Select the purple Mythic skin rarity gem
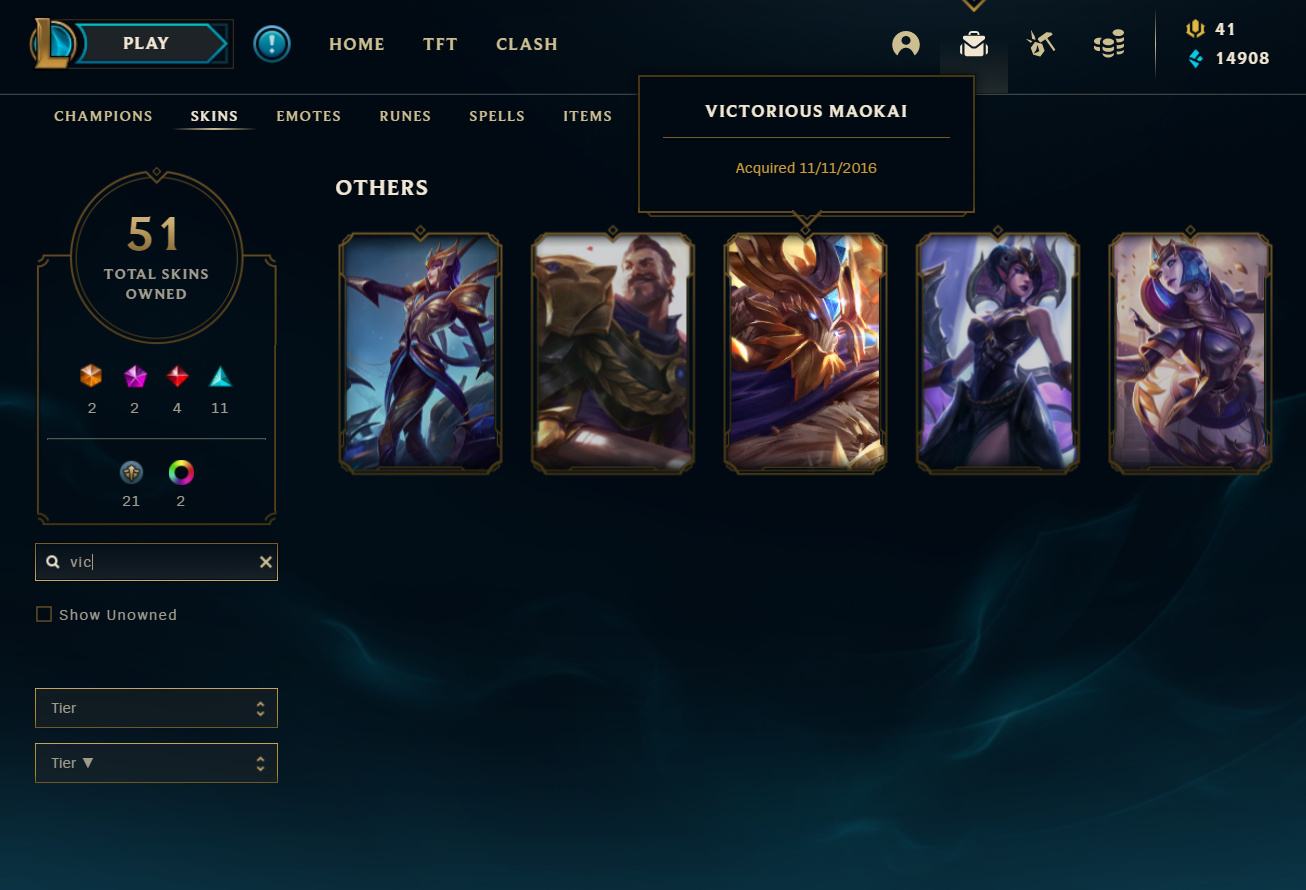The image size is (1306, 890). tap(134, 377)
